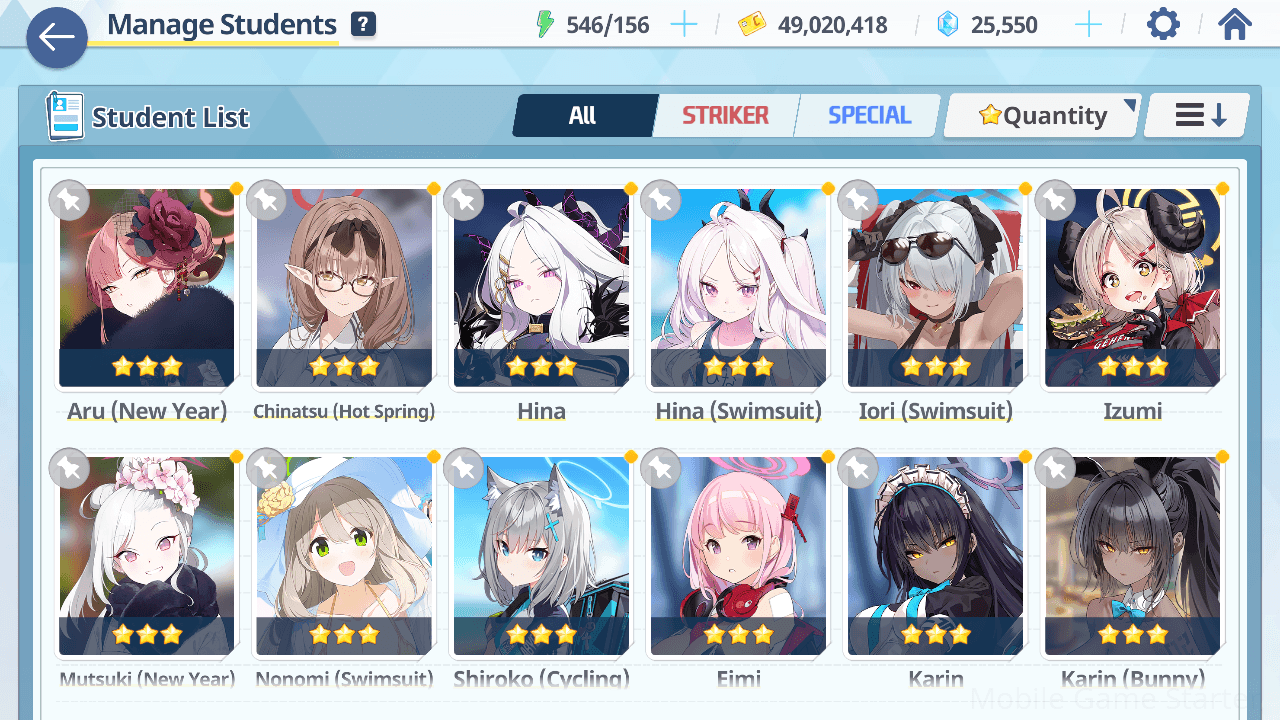Select the Iori (Swimsuit) student card
1280x720 pixels.
(935, 288)
